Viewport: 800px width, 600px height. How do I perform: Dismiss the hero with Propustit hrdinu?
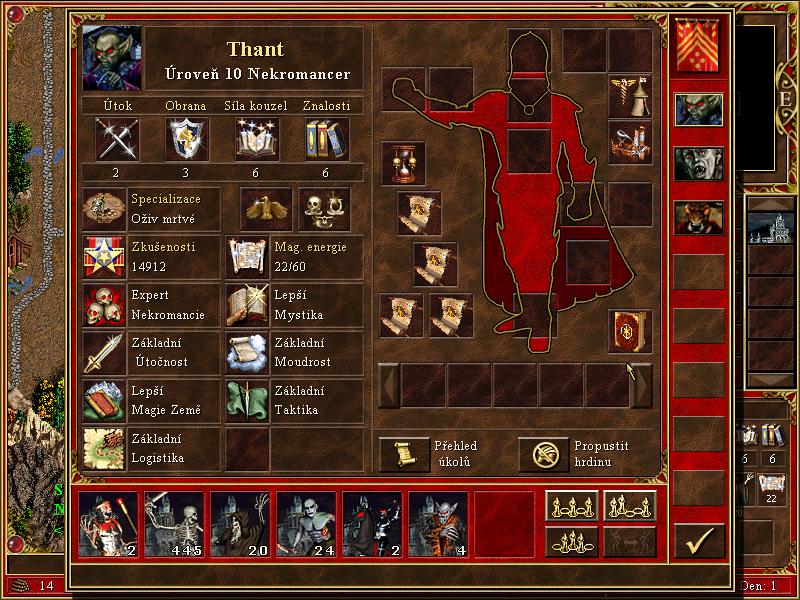point(542,454)
